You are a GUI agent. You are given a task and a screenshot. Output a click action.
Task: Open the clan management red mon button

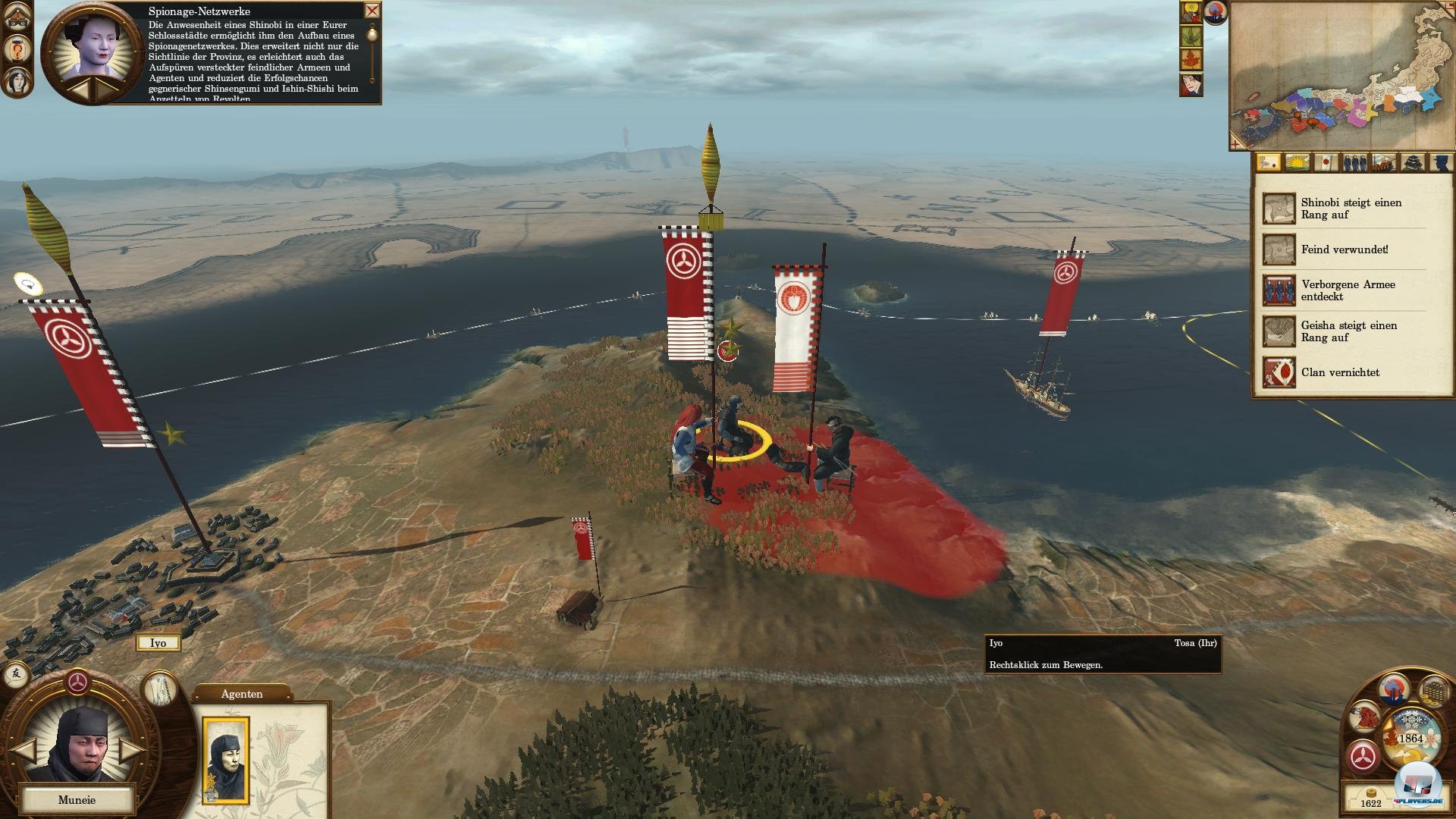click(1363, 757)
